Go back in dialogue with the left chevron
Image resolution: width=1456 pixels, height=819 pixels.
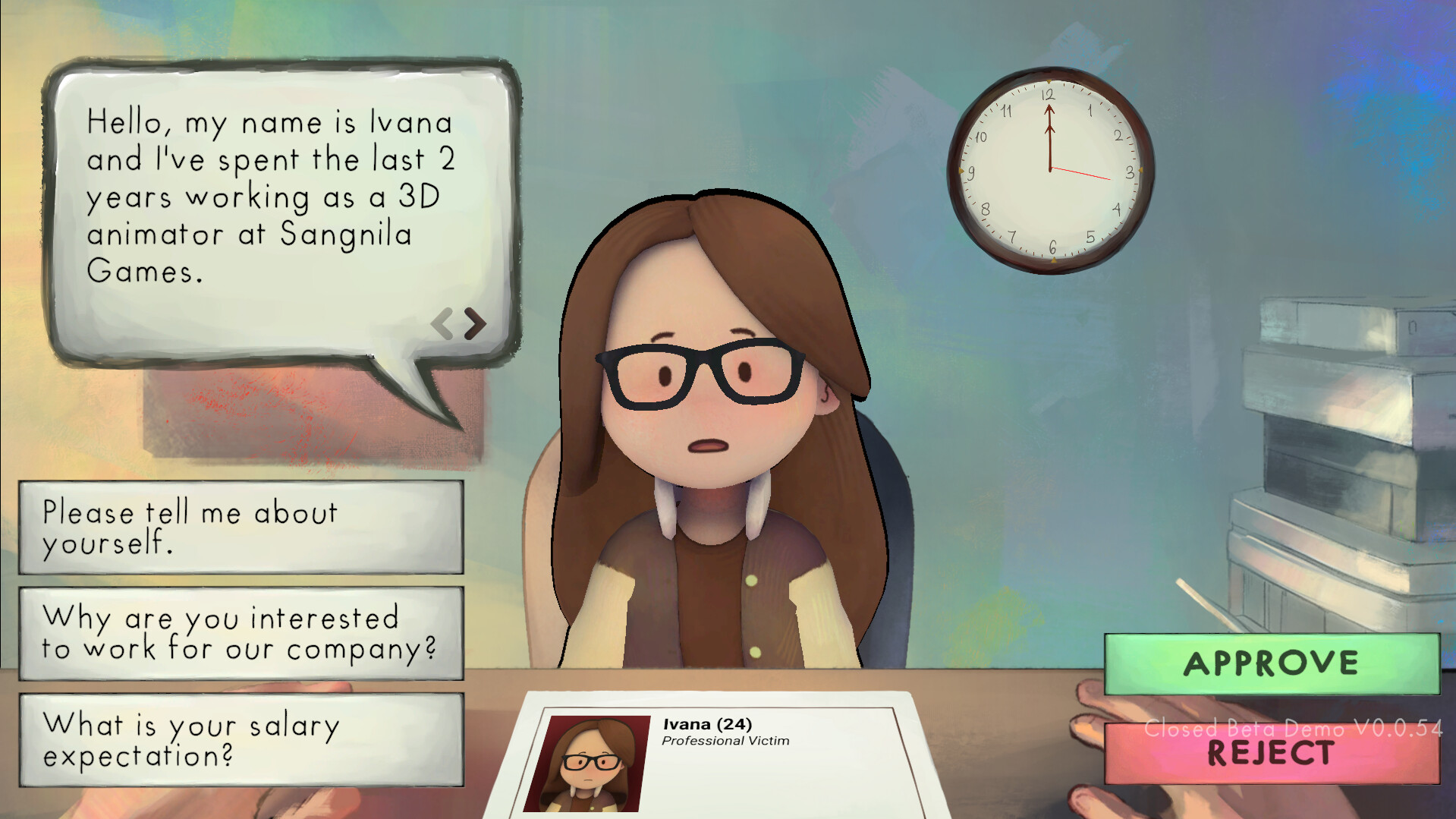tap(442, 323)
